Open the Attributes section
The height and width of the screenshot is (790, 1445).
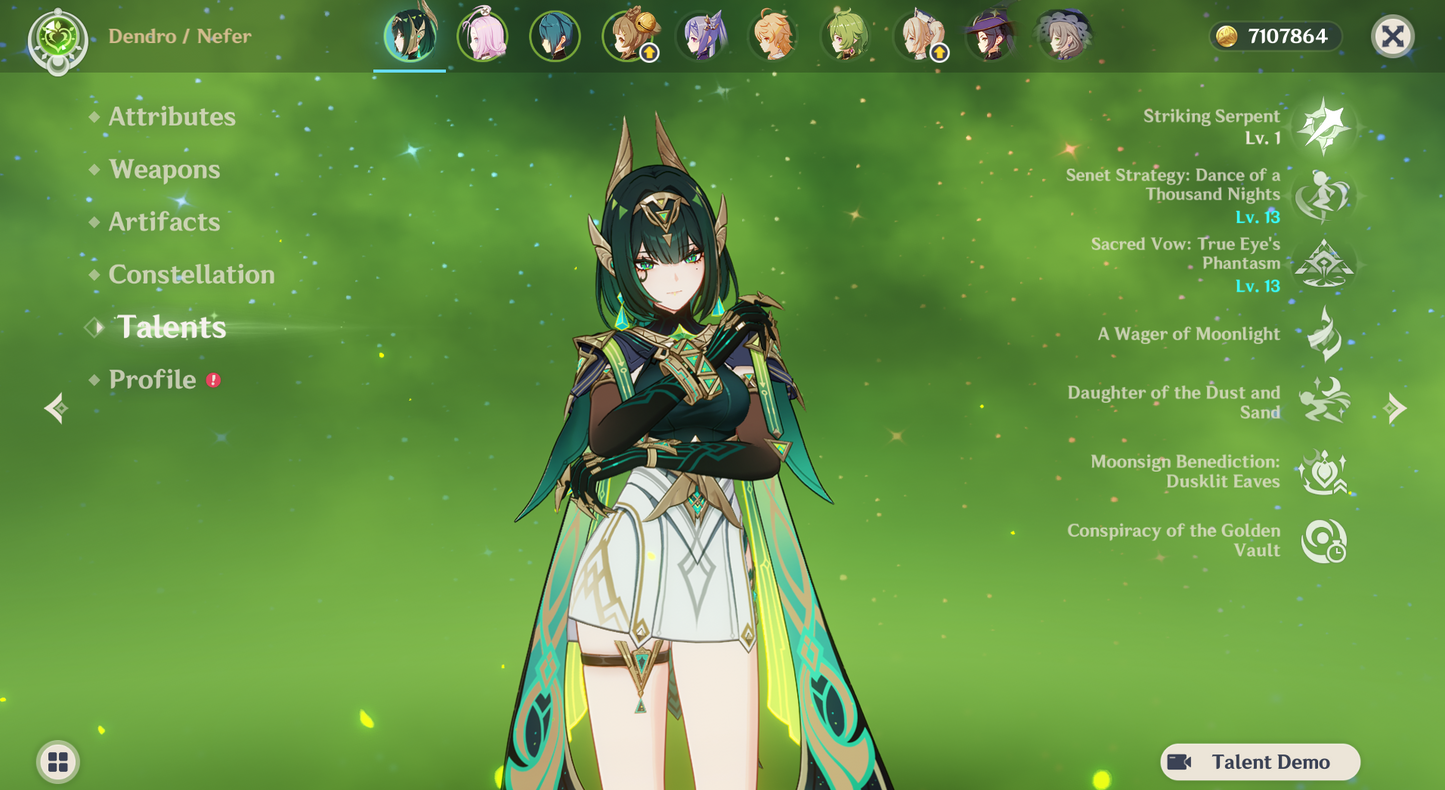point(172,117)
